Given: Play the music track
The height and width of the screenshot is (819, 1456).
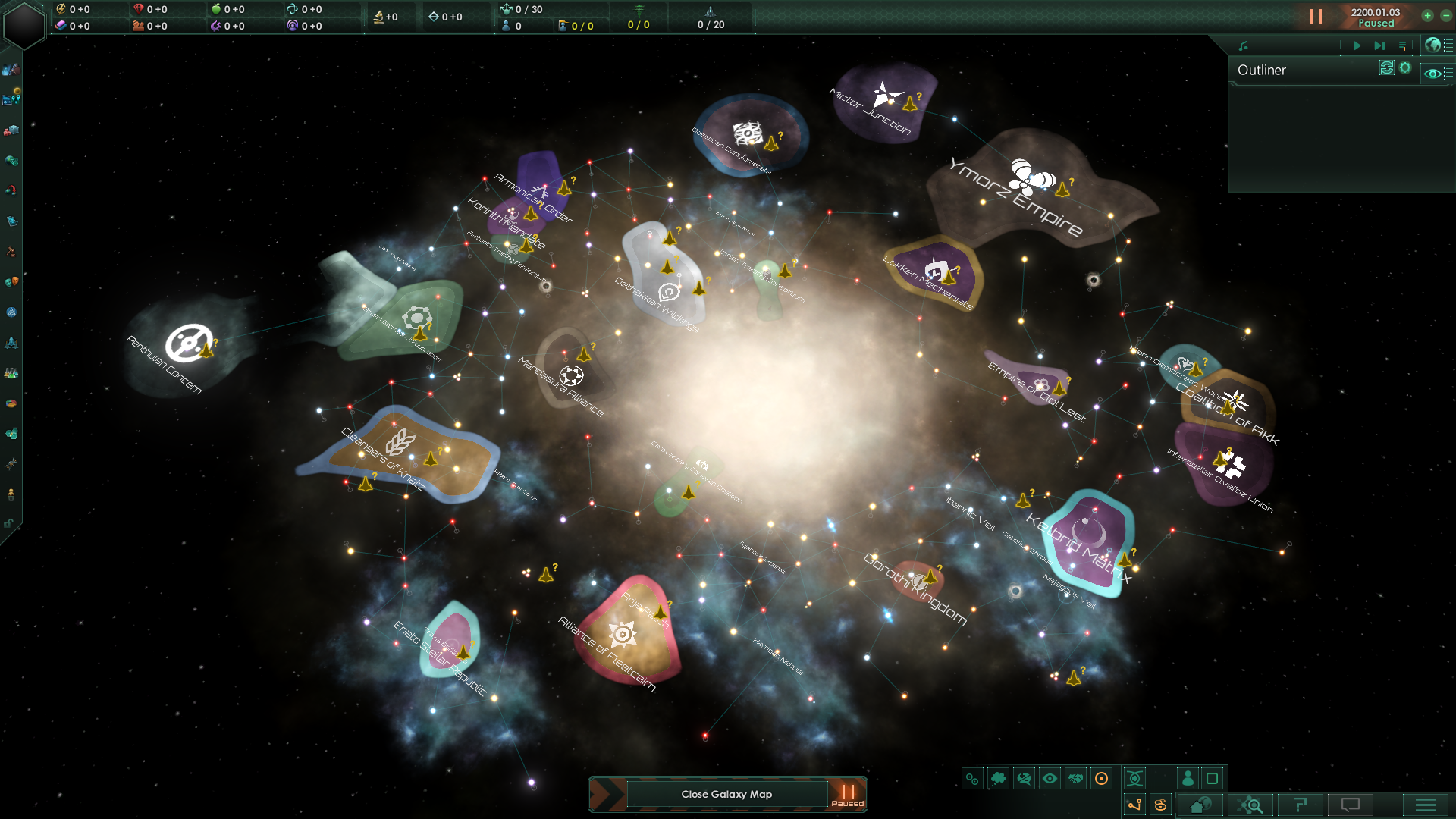Looking at the screenshot, I should point(1357,45).
